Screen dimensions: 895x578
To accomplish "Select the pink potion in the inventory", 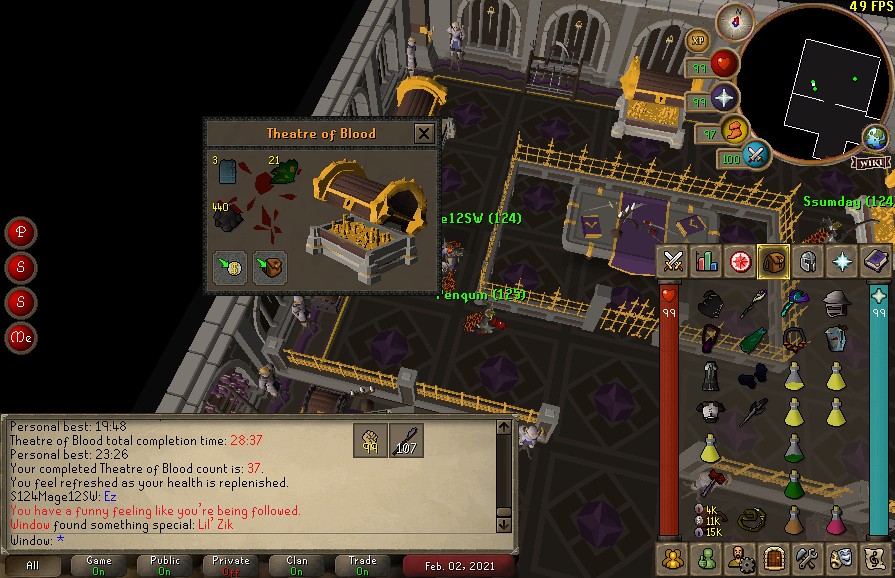I will click(835, 519).
